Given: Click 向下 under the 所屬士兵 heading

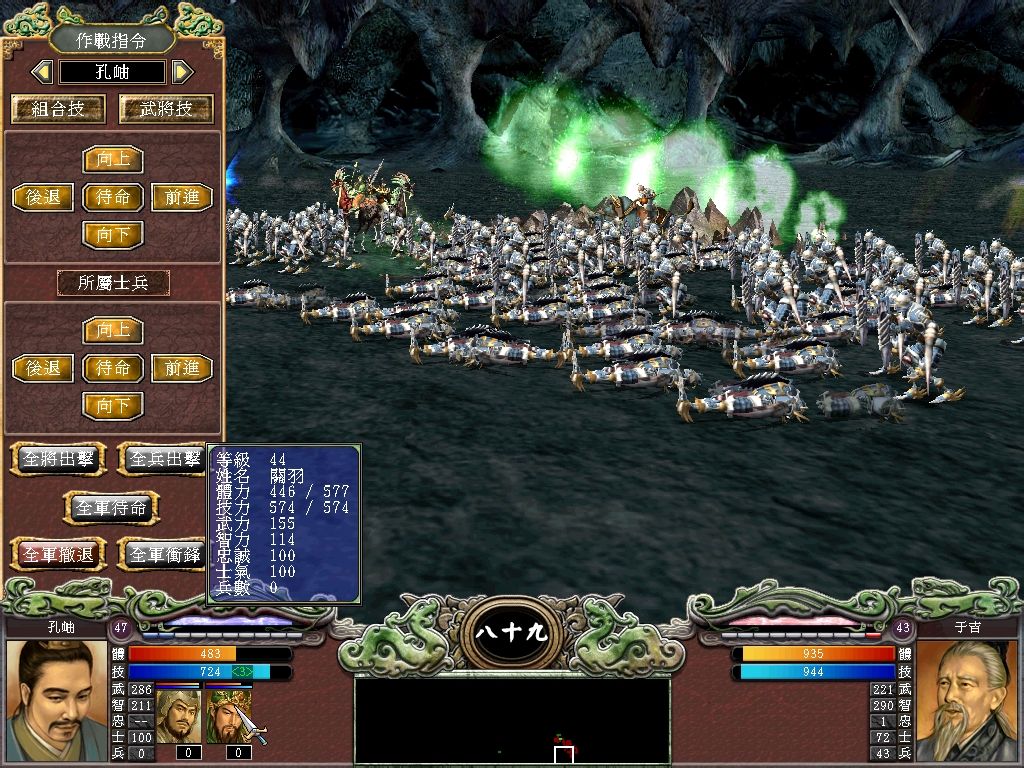Looking at the screenshot, I should click(112, 406).
